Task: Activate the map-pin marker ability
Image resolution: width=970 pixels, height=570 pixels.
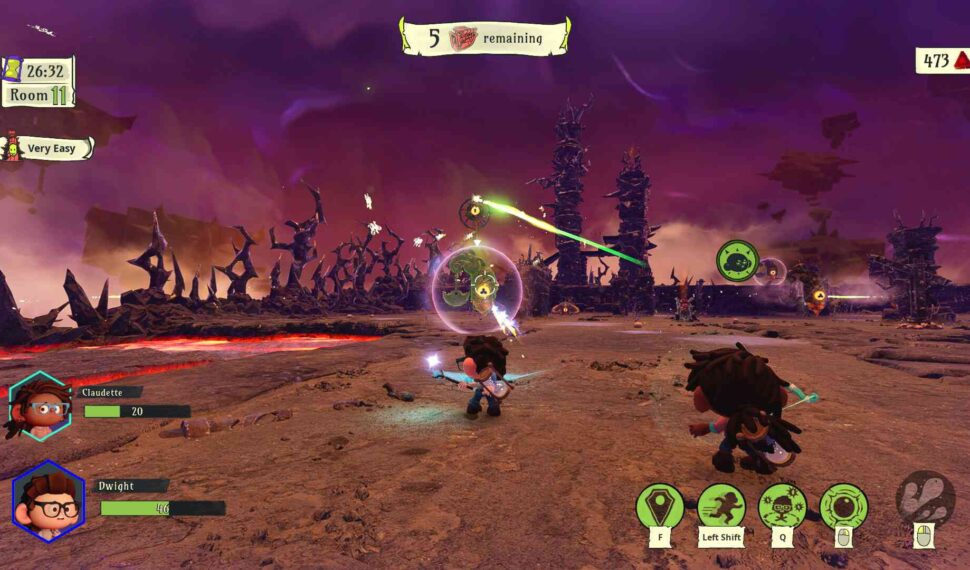Action: pos(660,506)
